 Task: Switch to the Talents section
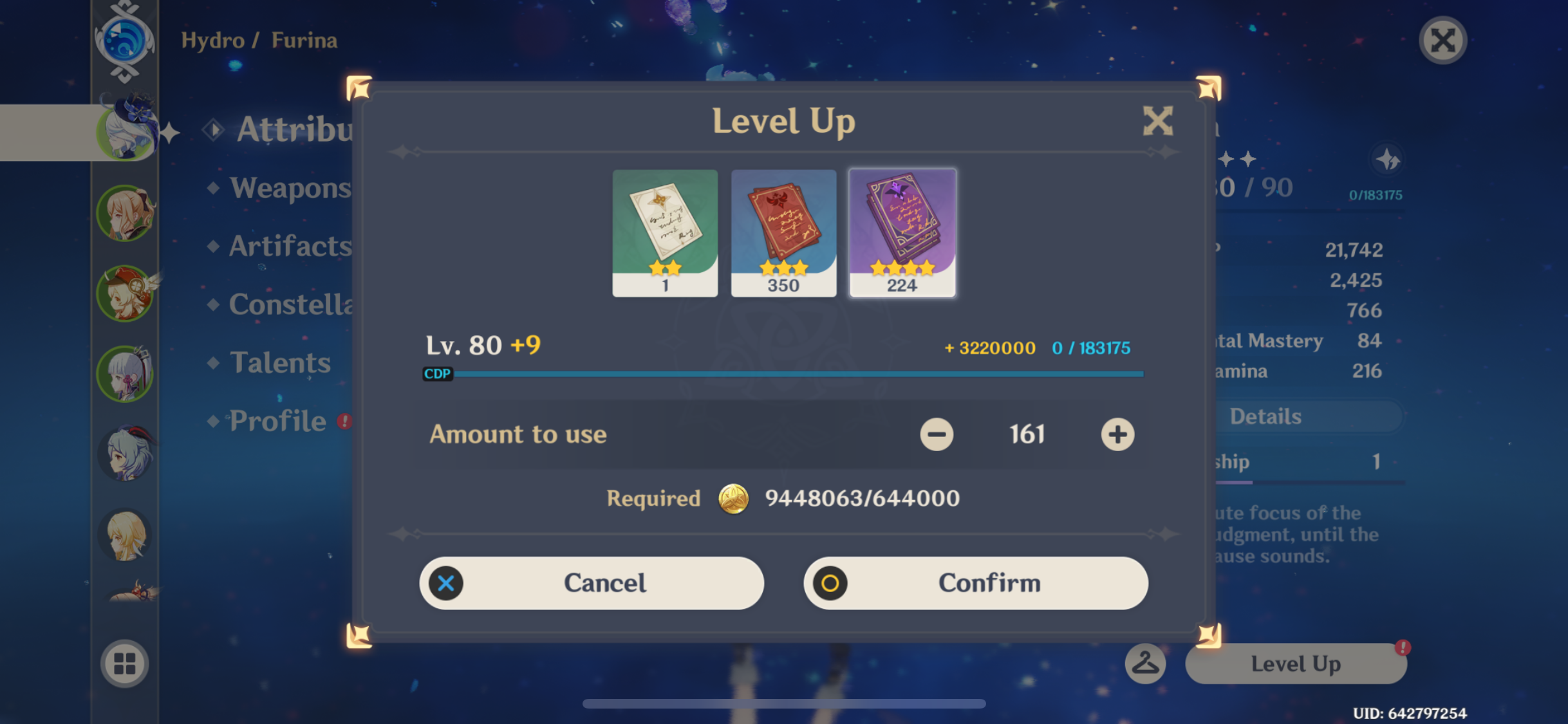pyautogui.click(x=281, y=363)
